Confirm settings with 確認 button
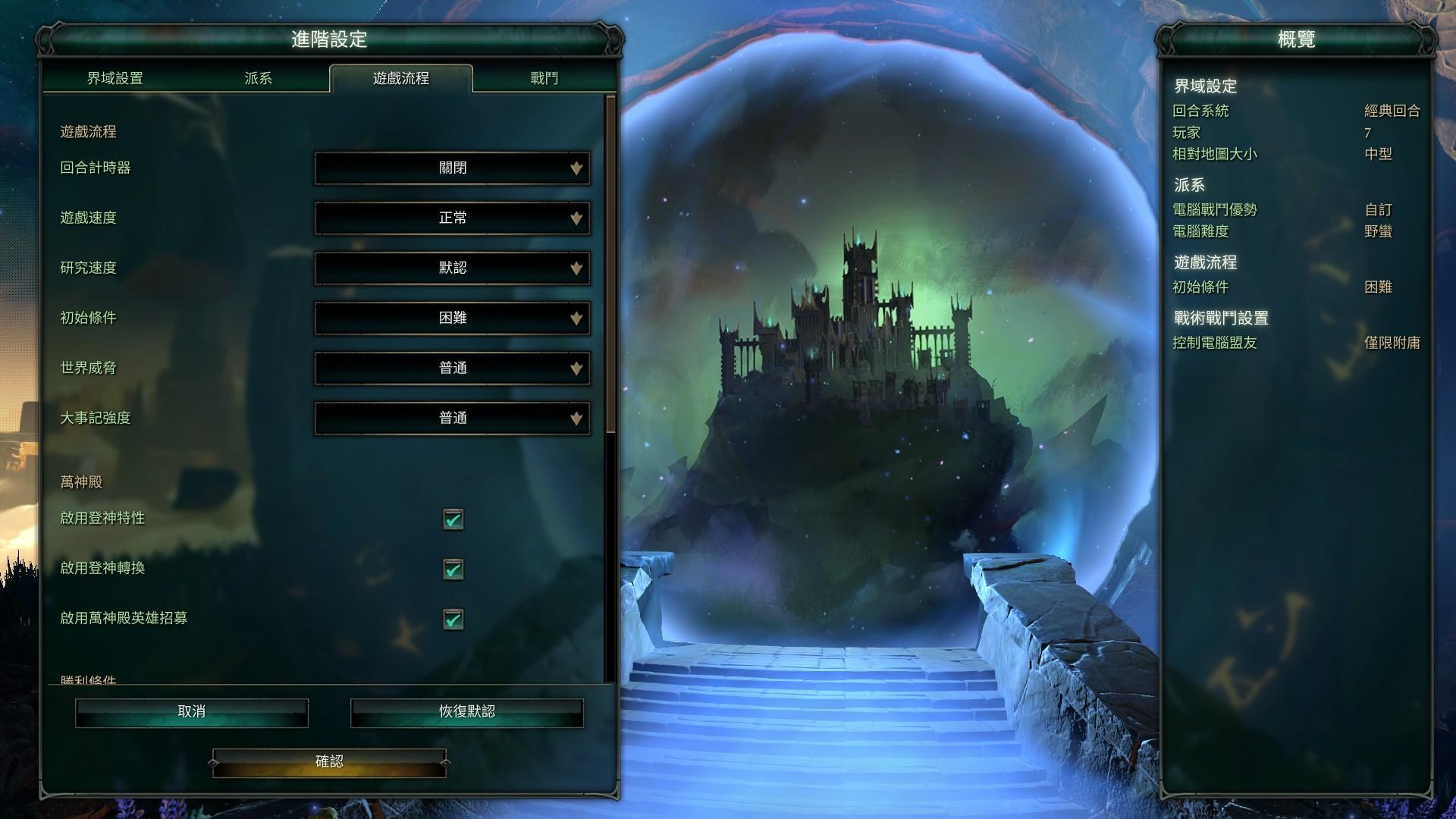1456x819 pixels. tap(329, 761)
